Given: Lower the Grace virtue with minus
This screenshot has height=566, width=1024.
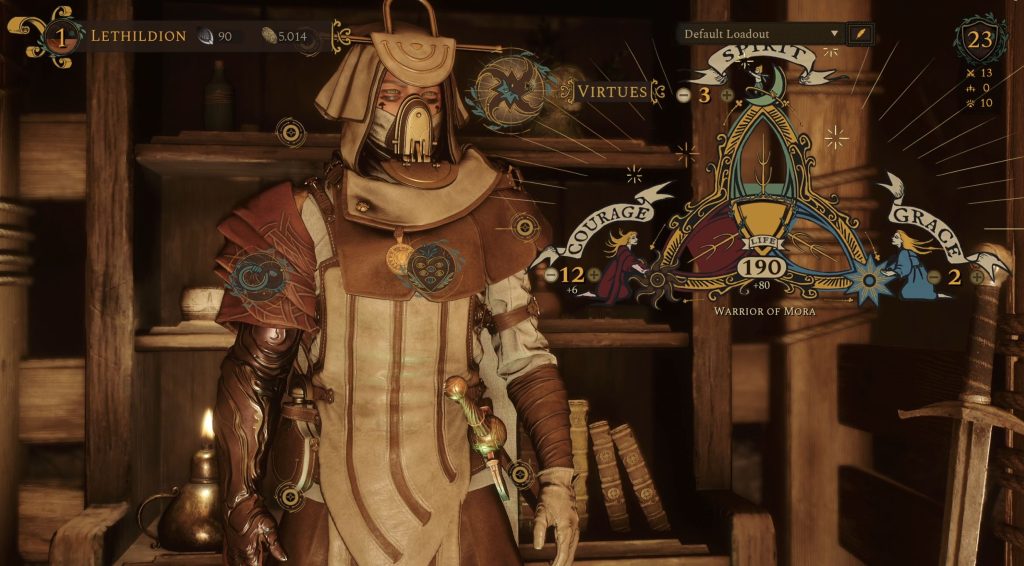Looking at the screenshot, I should (933, 277).
